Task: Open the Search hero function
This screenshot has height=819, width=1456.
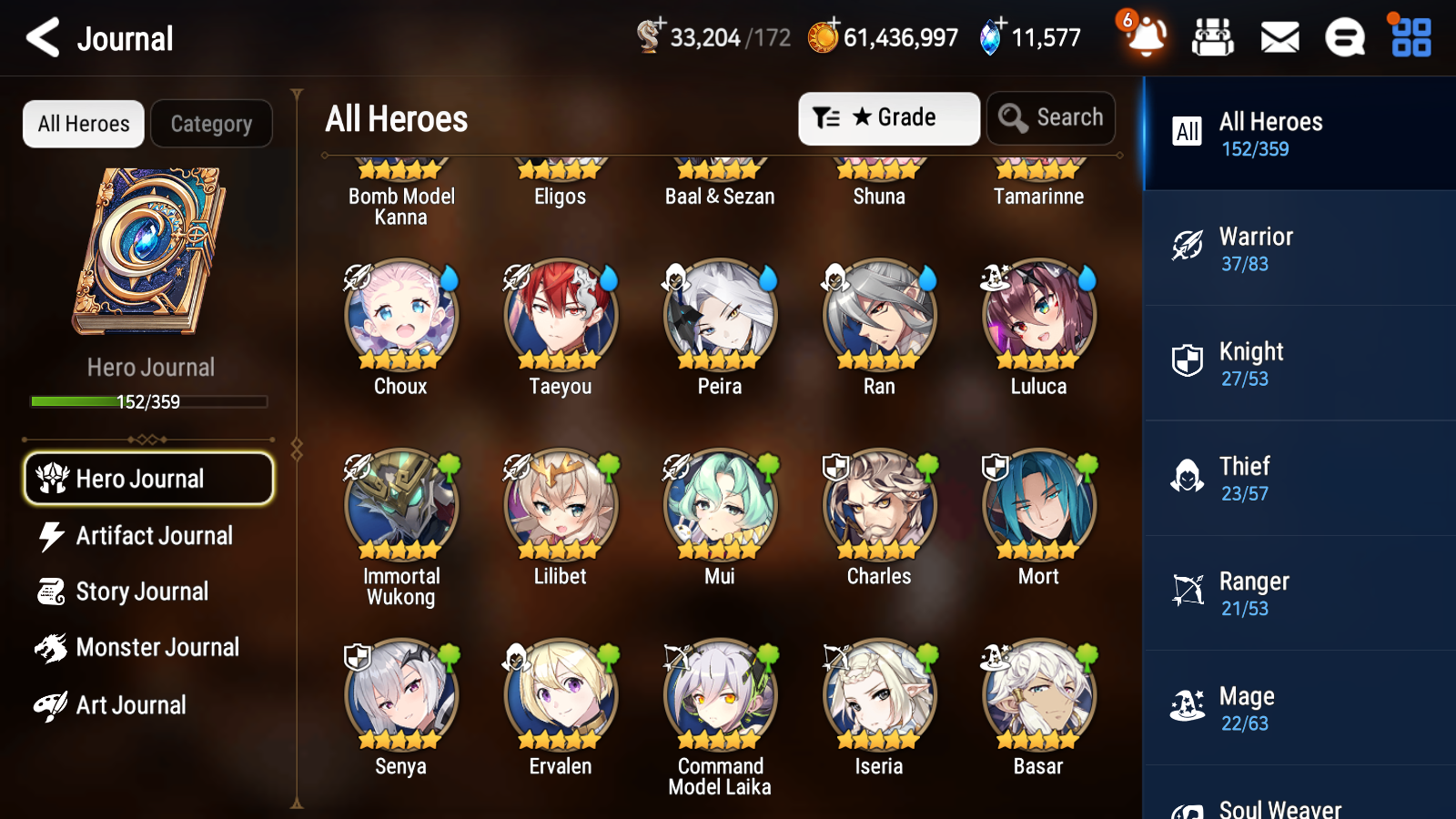Action: [1051, 117]
